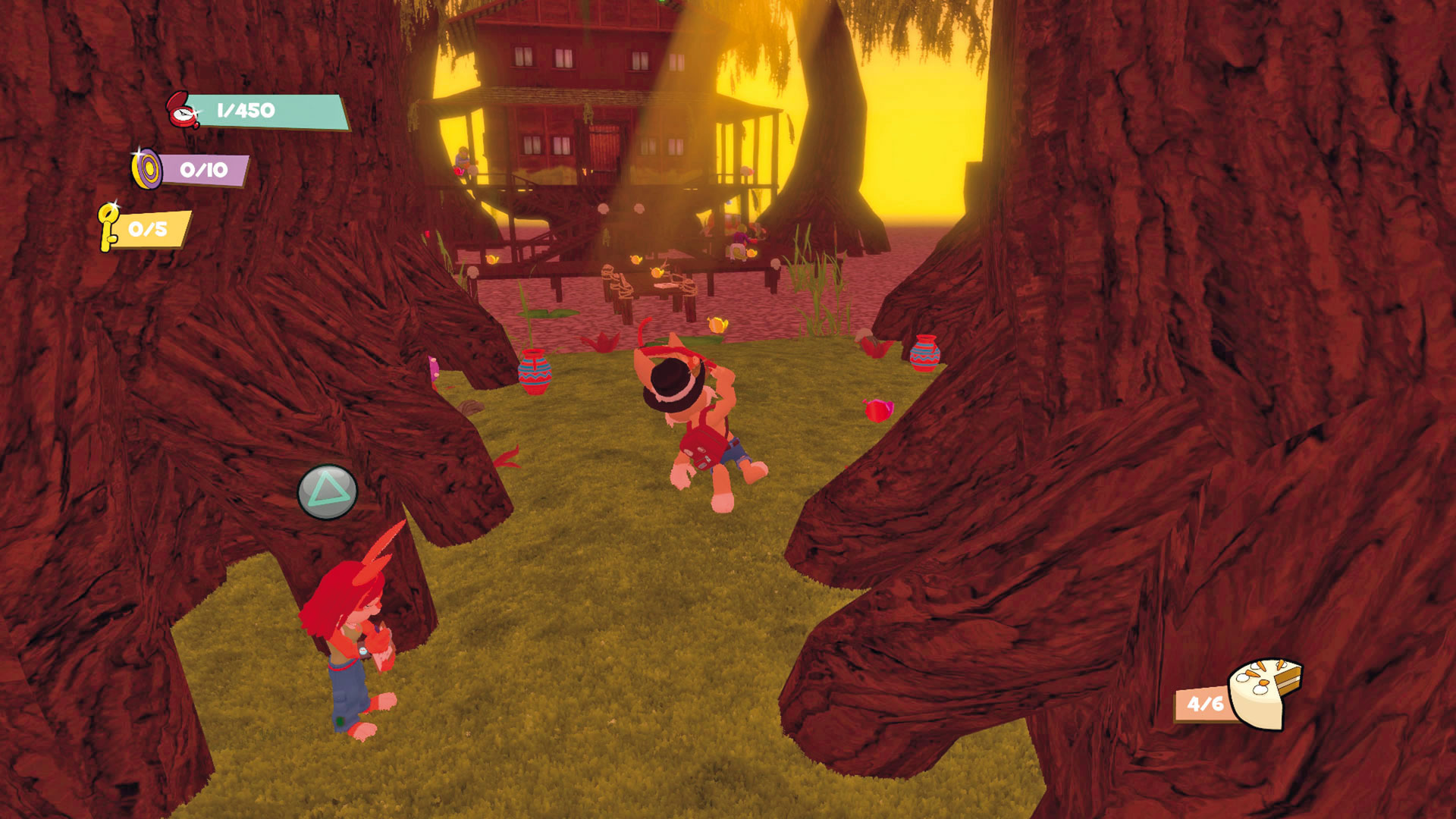Select the cake slice health icon
Viewport: 1456px width, 819px height.
pos(1263,692)
